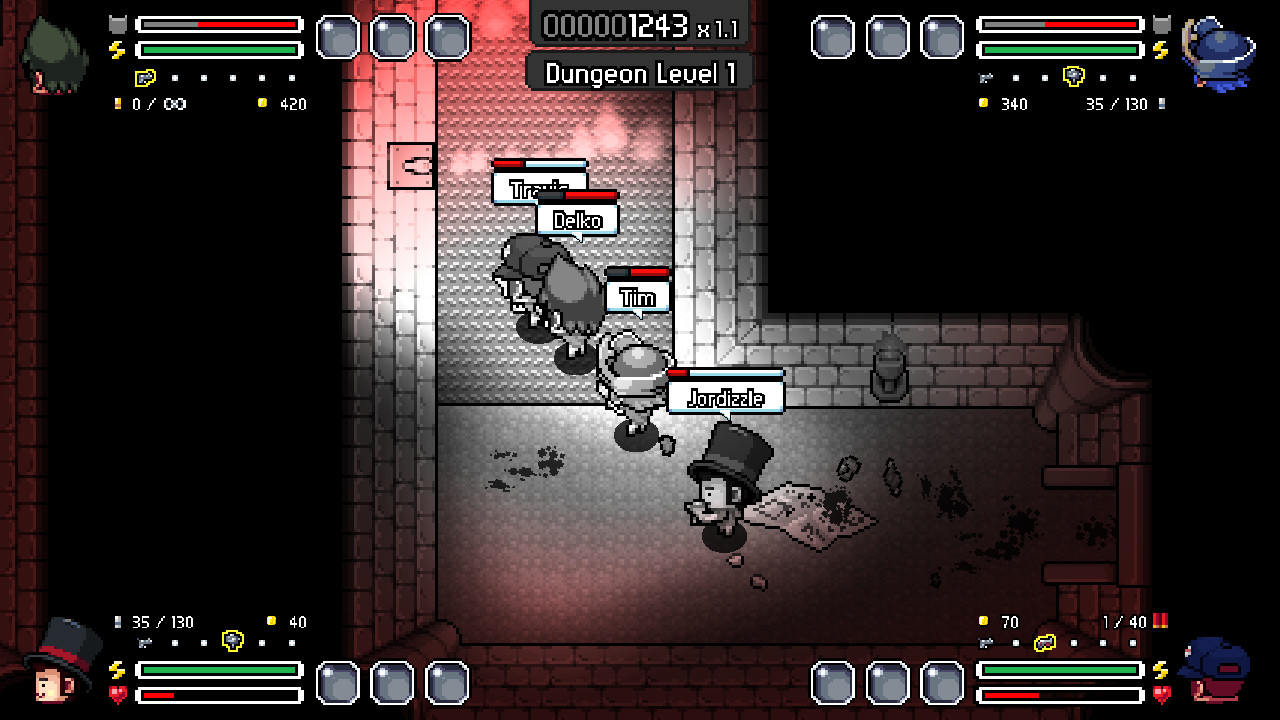This screenshot has height=720, width=1280.
Task: Click the sign plaque on the left corridor wall
Action: pyautogui.click(x=409, y=165)
